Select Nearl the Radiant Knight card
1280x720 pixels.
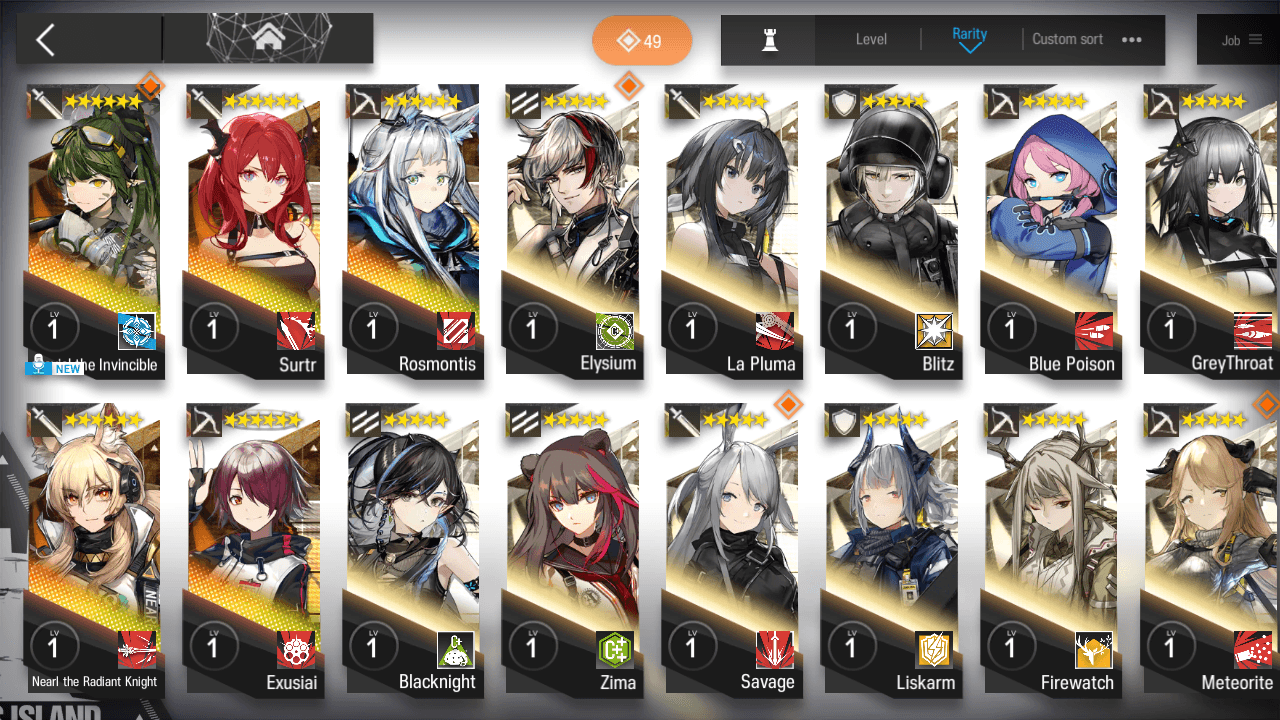tap(94, 550)
